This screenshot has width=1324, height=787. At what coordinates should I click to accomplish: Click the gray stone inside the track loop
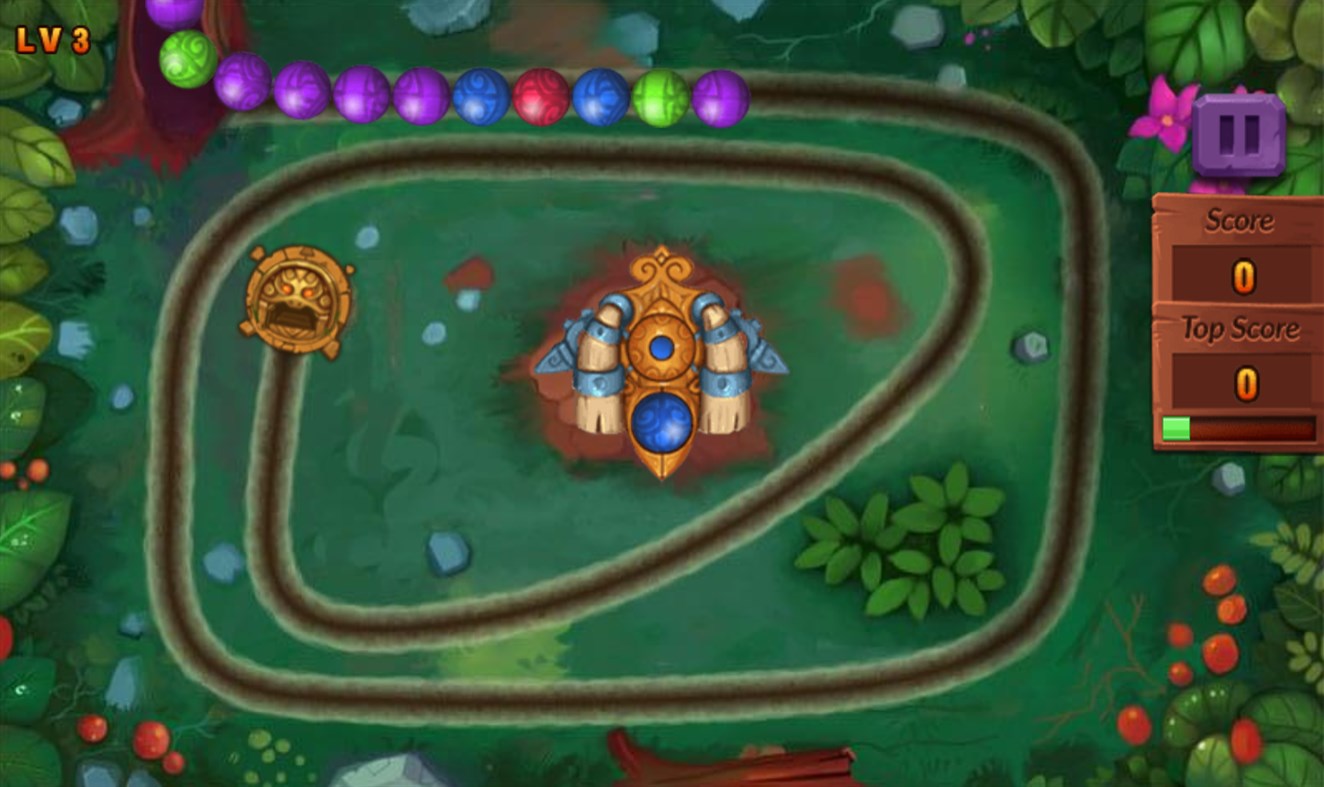point(447,553)
